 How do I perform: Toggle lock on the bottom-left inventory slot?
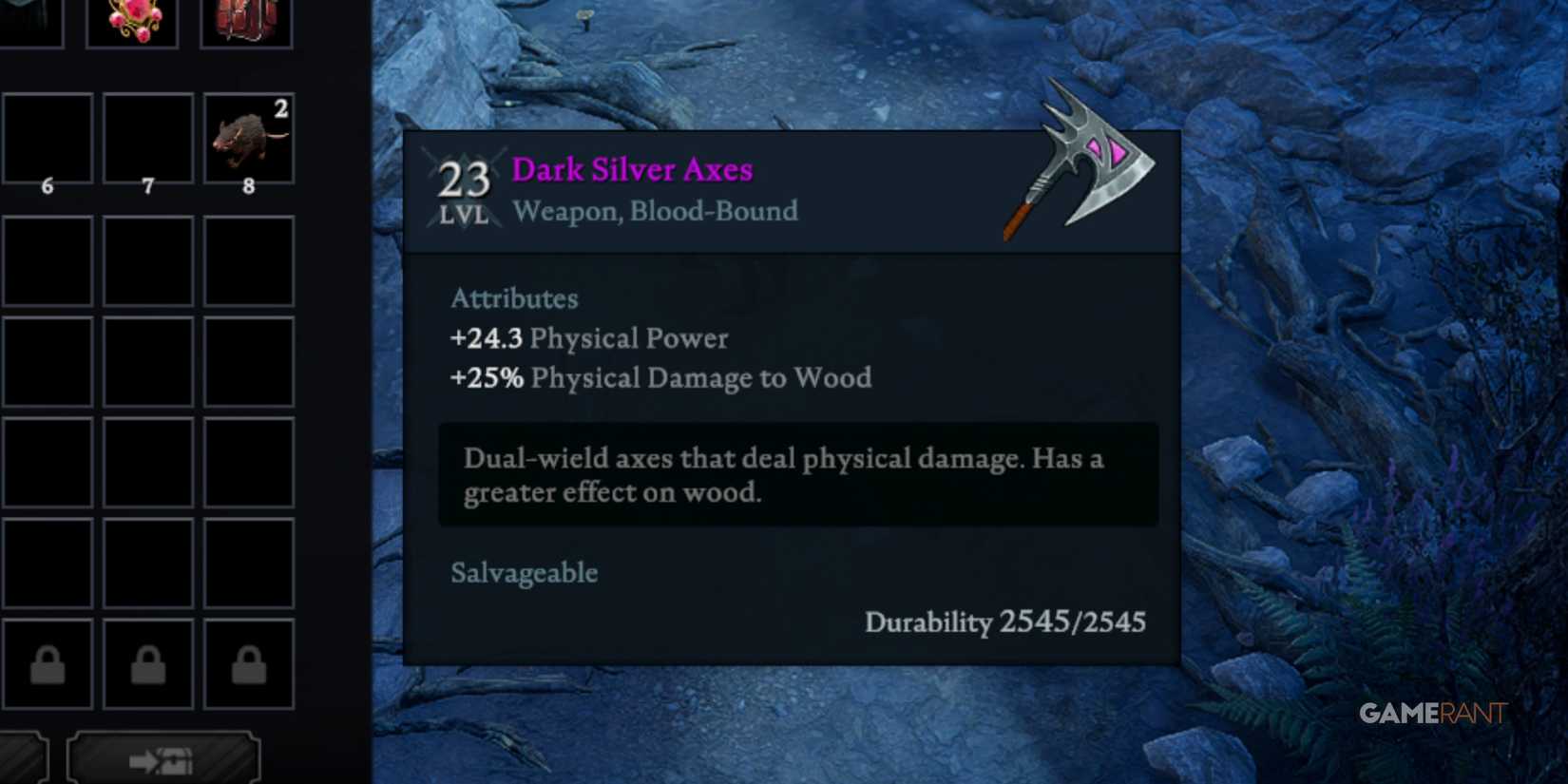pos(48,662)
